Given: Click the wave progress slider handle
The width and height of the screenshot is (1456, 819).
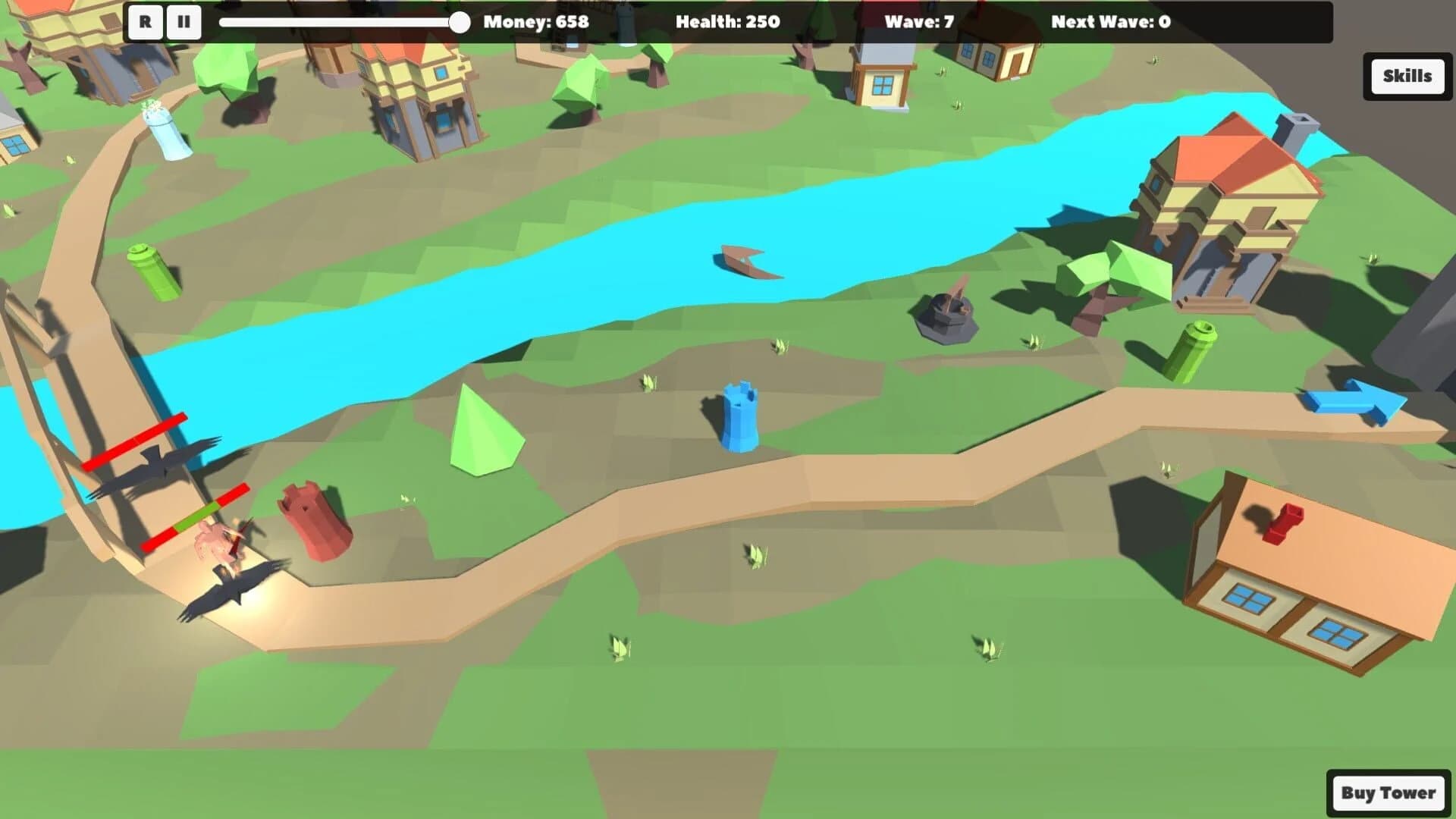Looking at the screenshot, I should (x=460, y=23).
